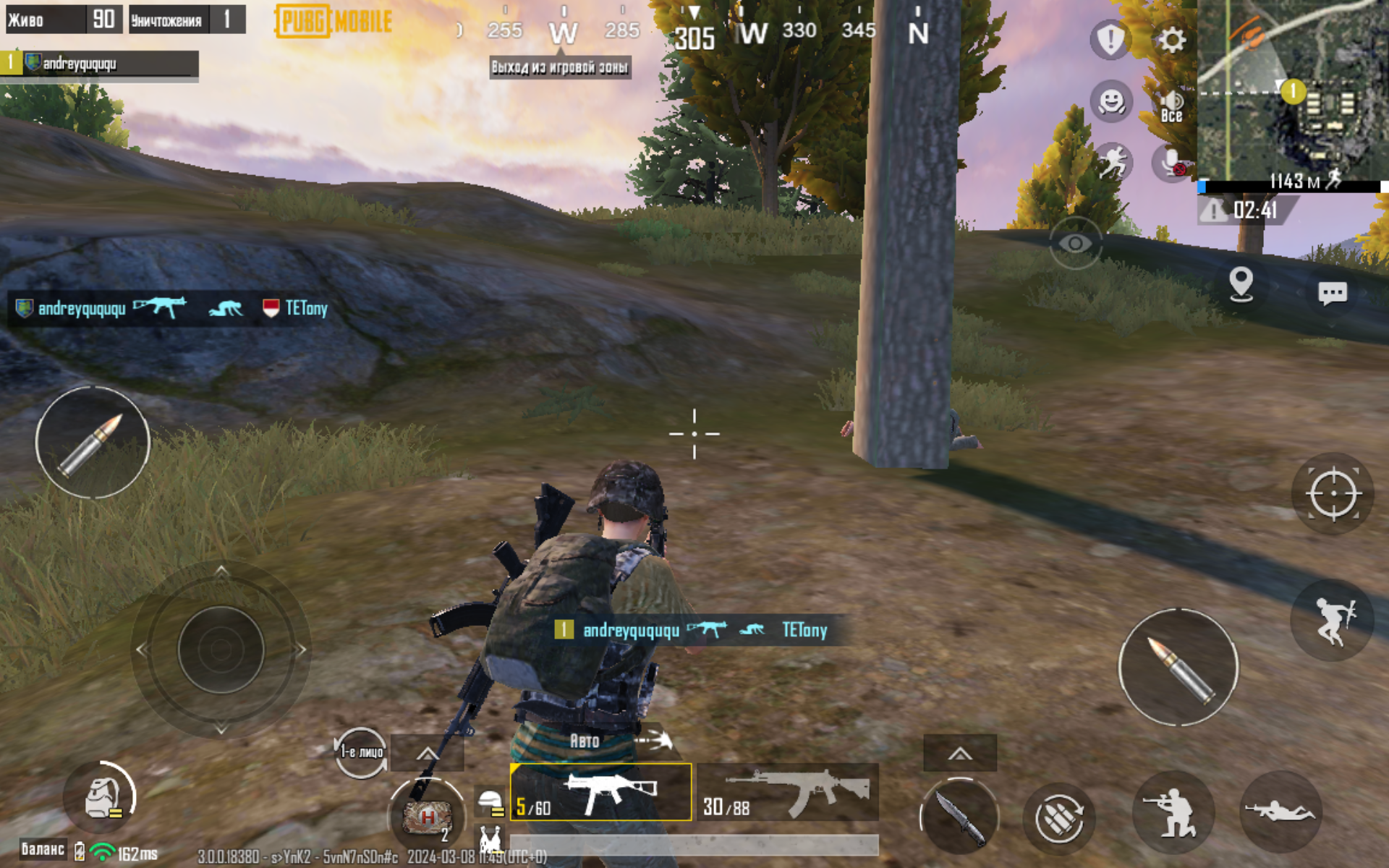Fire with the left bullet button
The image size is (1389, 868).
coord(93,443)
